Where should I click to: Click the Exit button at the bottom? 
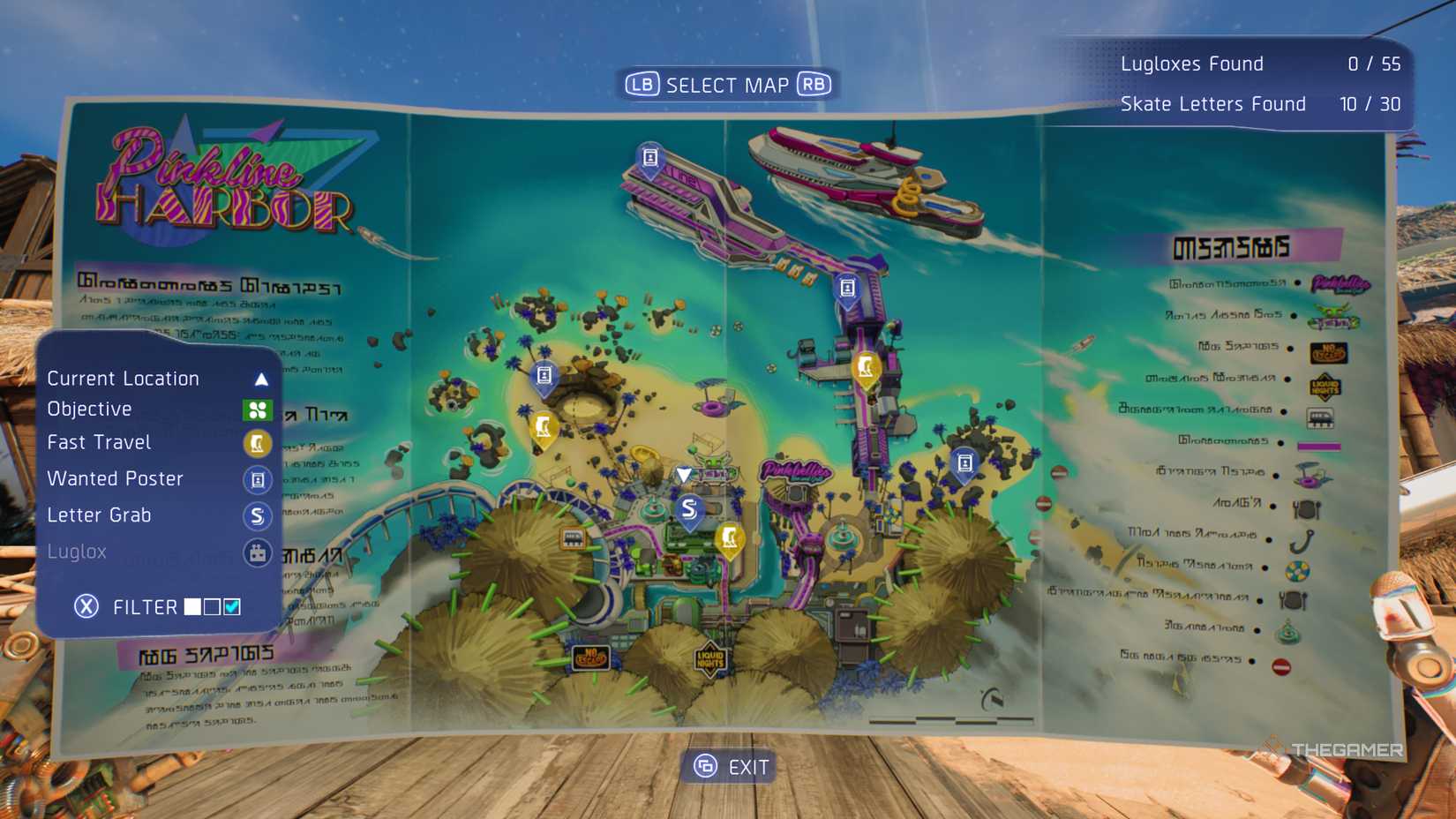click(727, 766)
